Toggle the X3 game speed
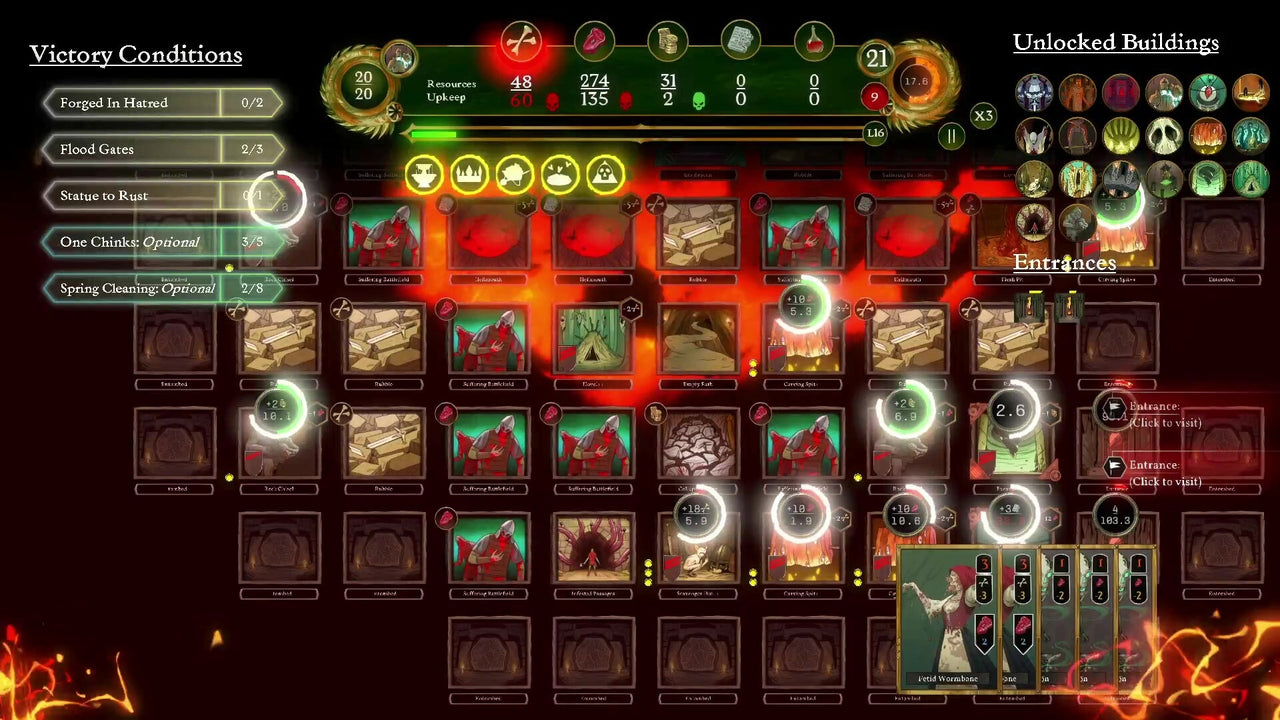Screen dimensions: 1280x720 [x=983, y=116]
